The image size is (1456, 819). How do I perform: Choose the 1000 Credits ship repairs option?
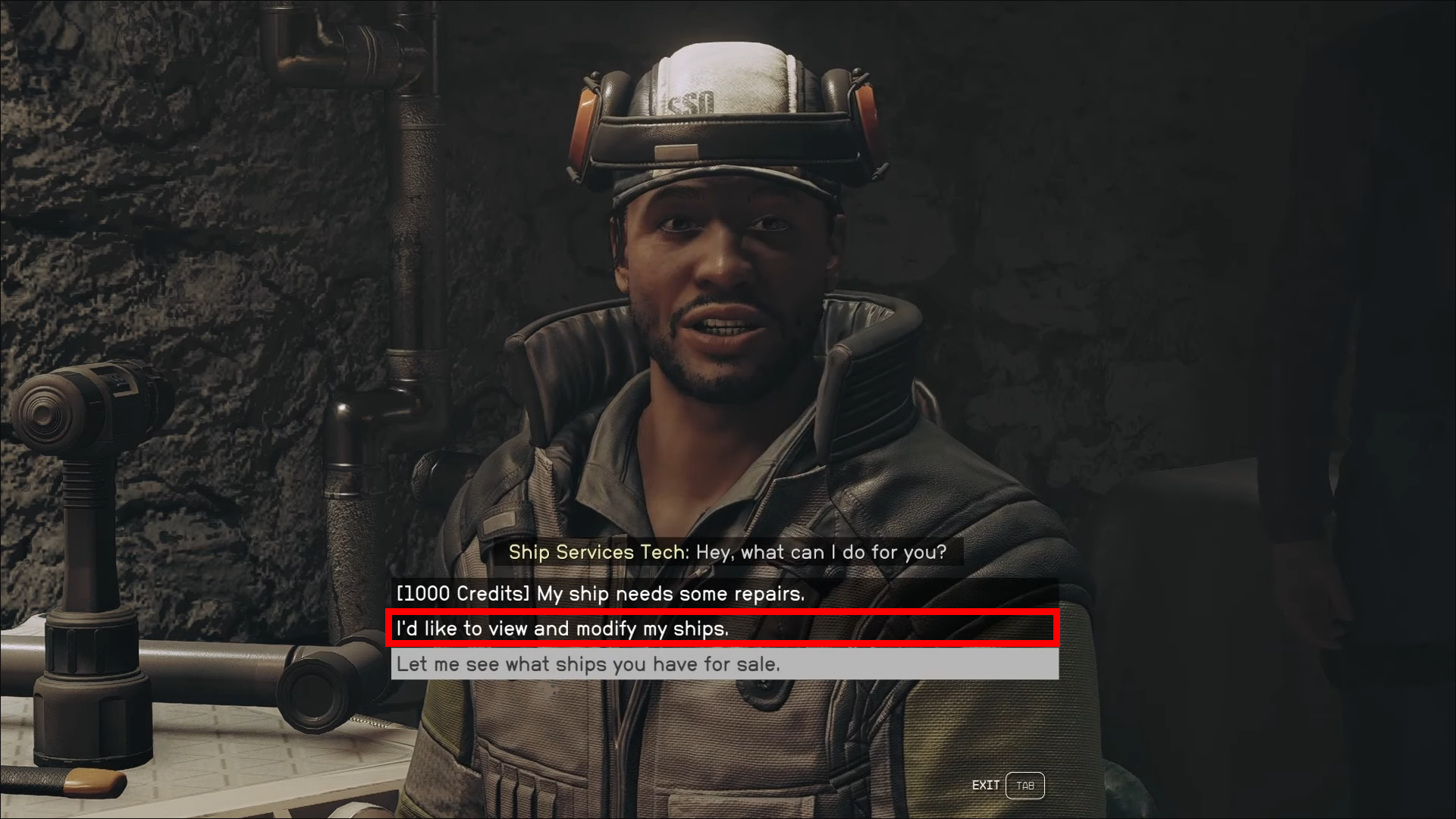click(x=600, y=594)
